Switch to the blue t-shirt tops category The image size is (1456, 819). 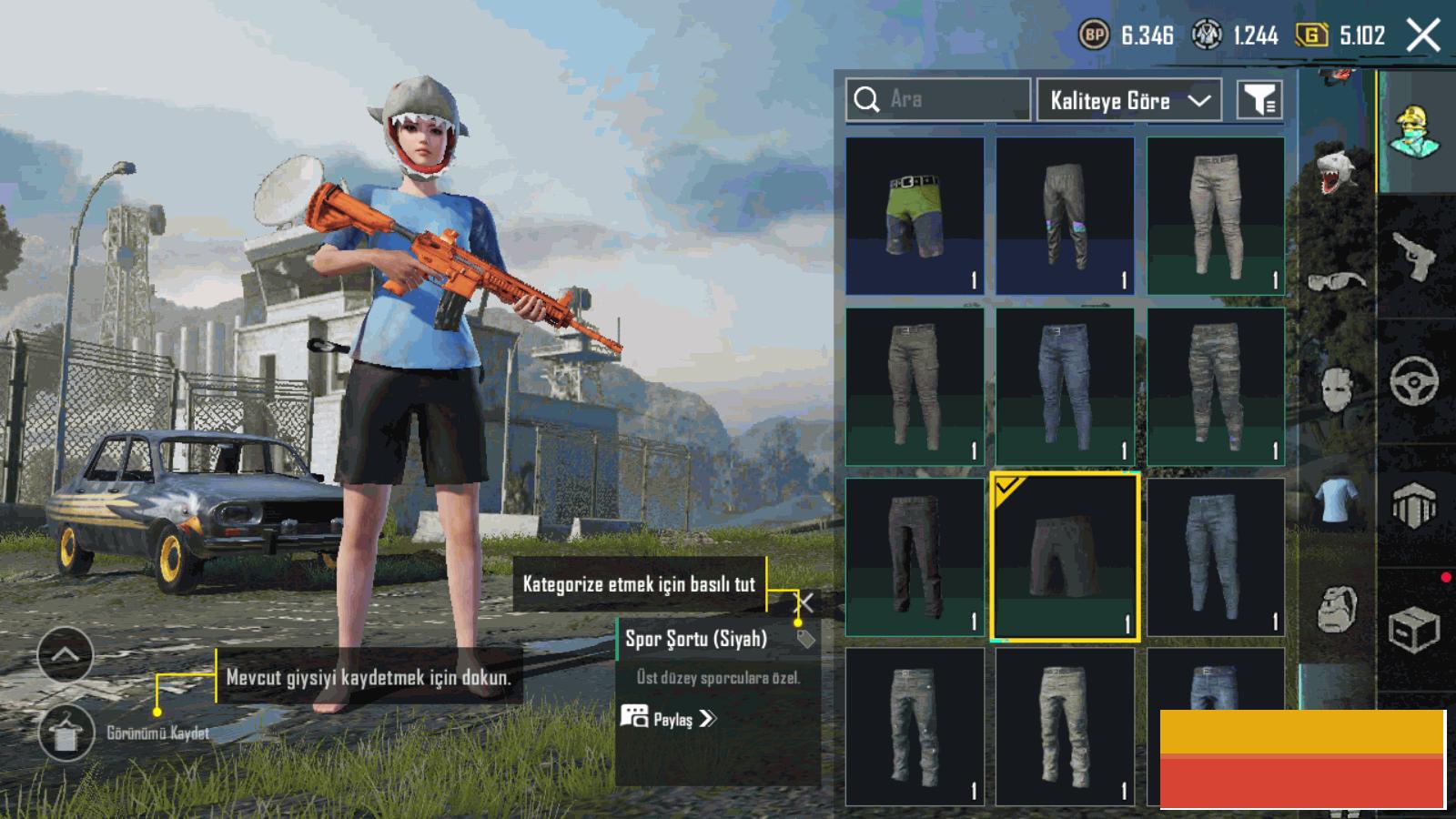1336,500
